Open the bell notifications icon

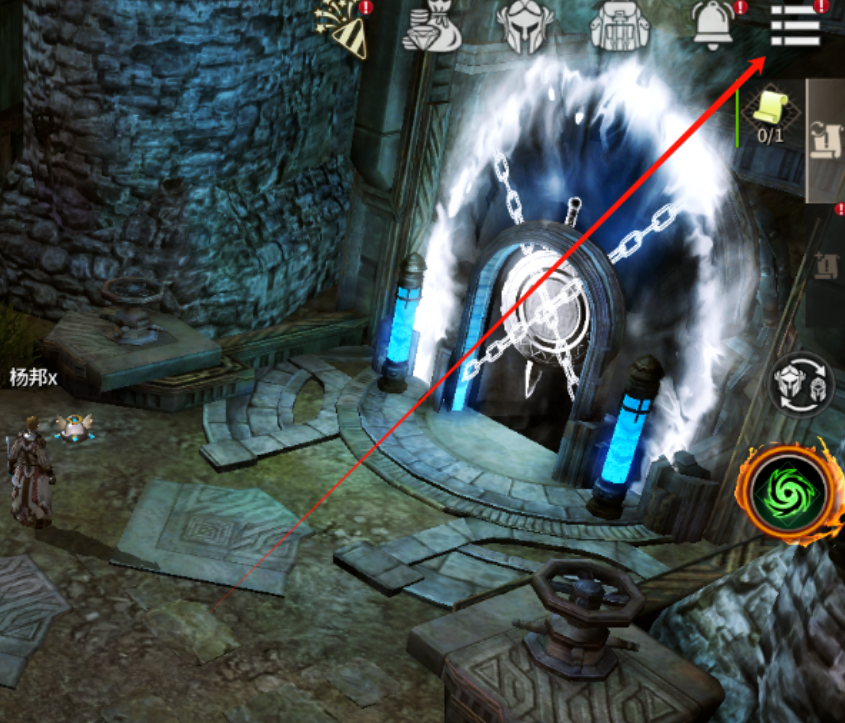click(712, 24)
